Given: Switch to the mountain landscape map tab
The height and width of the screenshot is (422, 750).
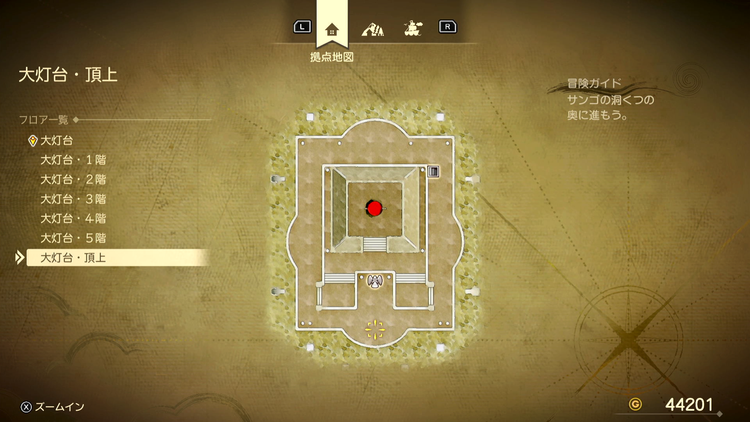Looking at the screenshot, I should [x=371, y=29].
